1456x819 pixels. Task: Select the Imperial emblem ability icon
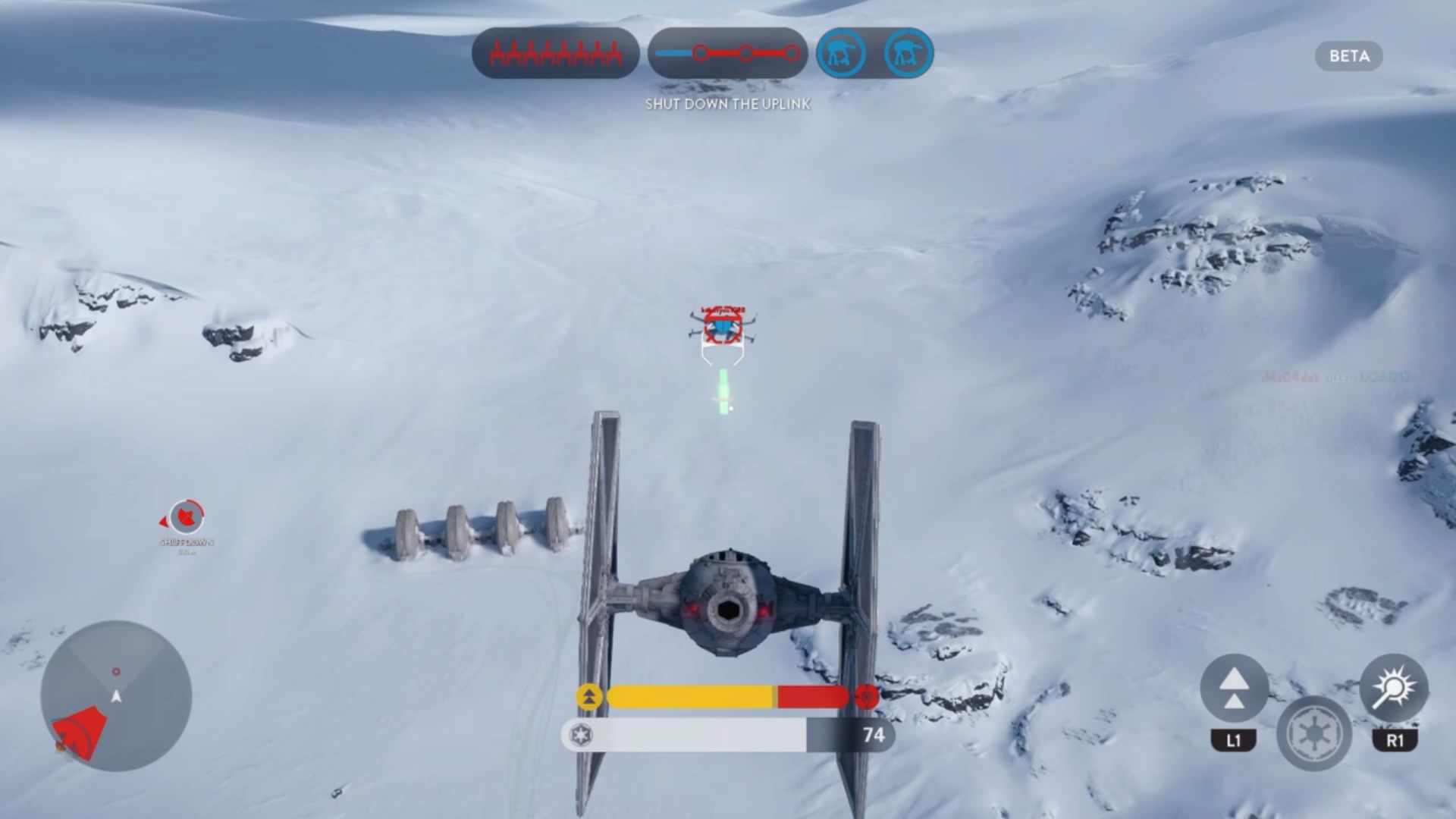pyautogui.click(x=1314, y=733)
